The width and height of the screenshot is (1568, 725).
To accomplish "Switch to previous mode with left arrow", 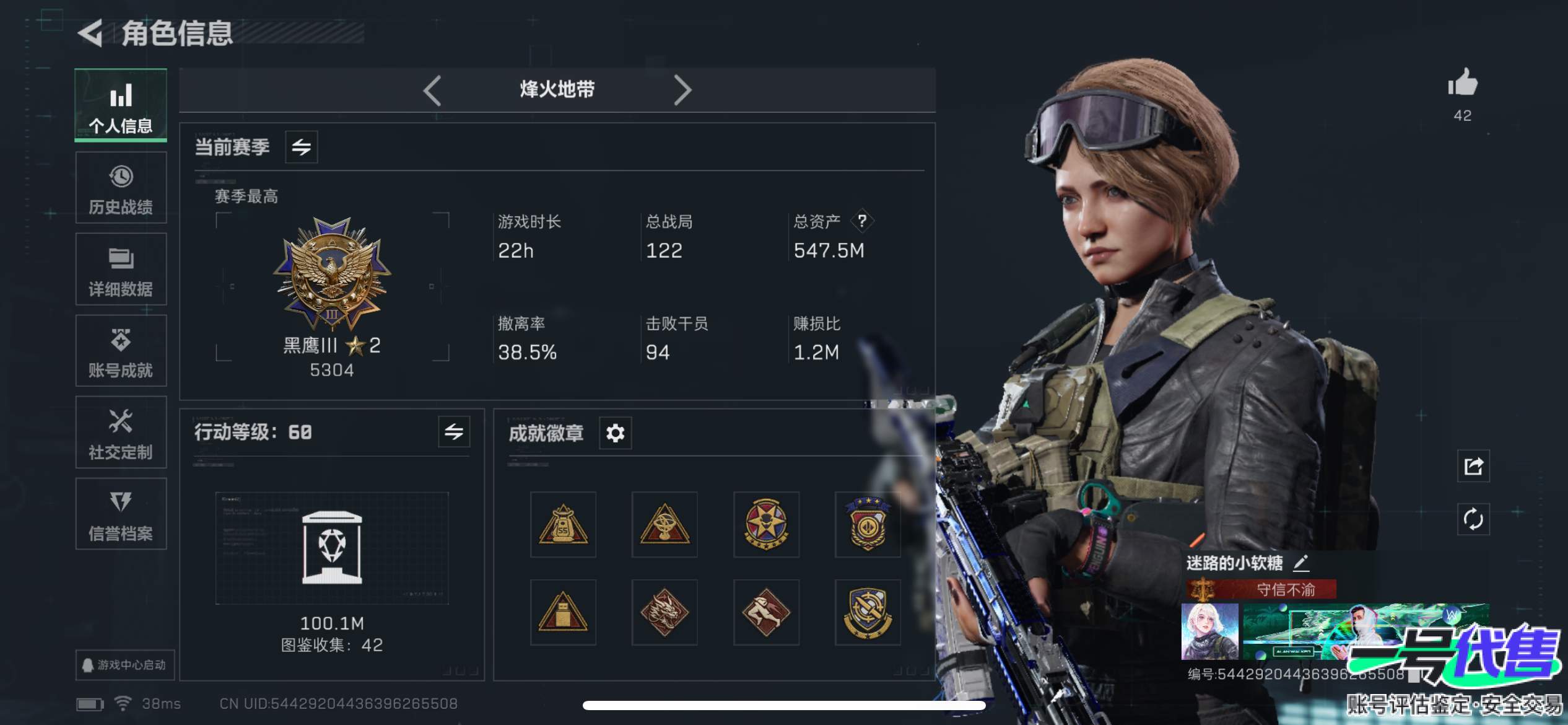I will click(432, 90).
